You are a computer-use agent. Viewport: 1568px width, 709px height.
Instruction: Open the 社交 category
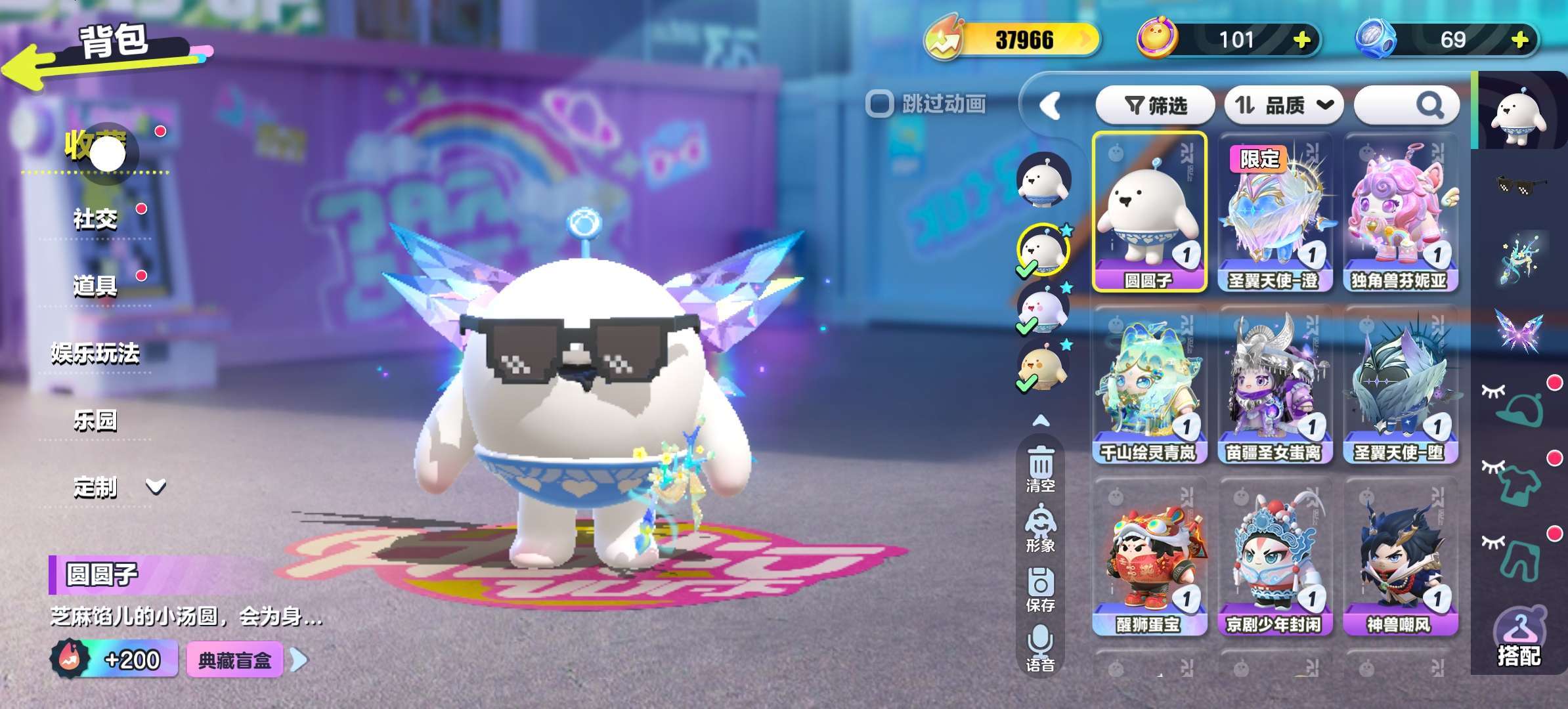(96, 219)
